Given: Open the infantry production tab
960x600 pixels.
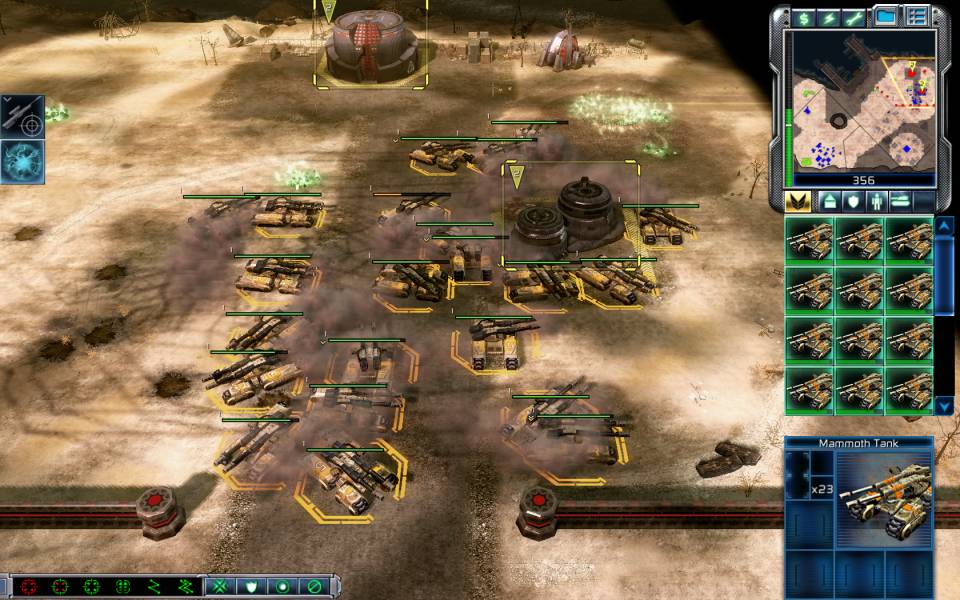Looking at the screenshot, I should [x=876, y=201].
